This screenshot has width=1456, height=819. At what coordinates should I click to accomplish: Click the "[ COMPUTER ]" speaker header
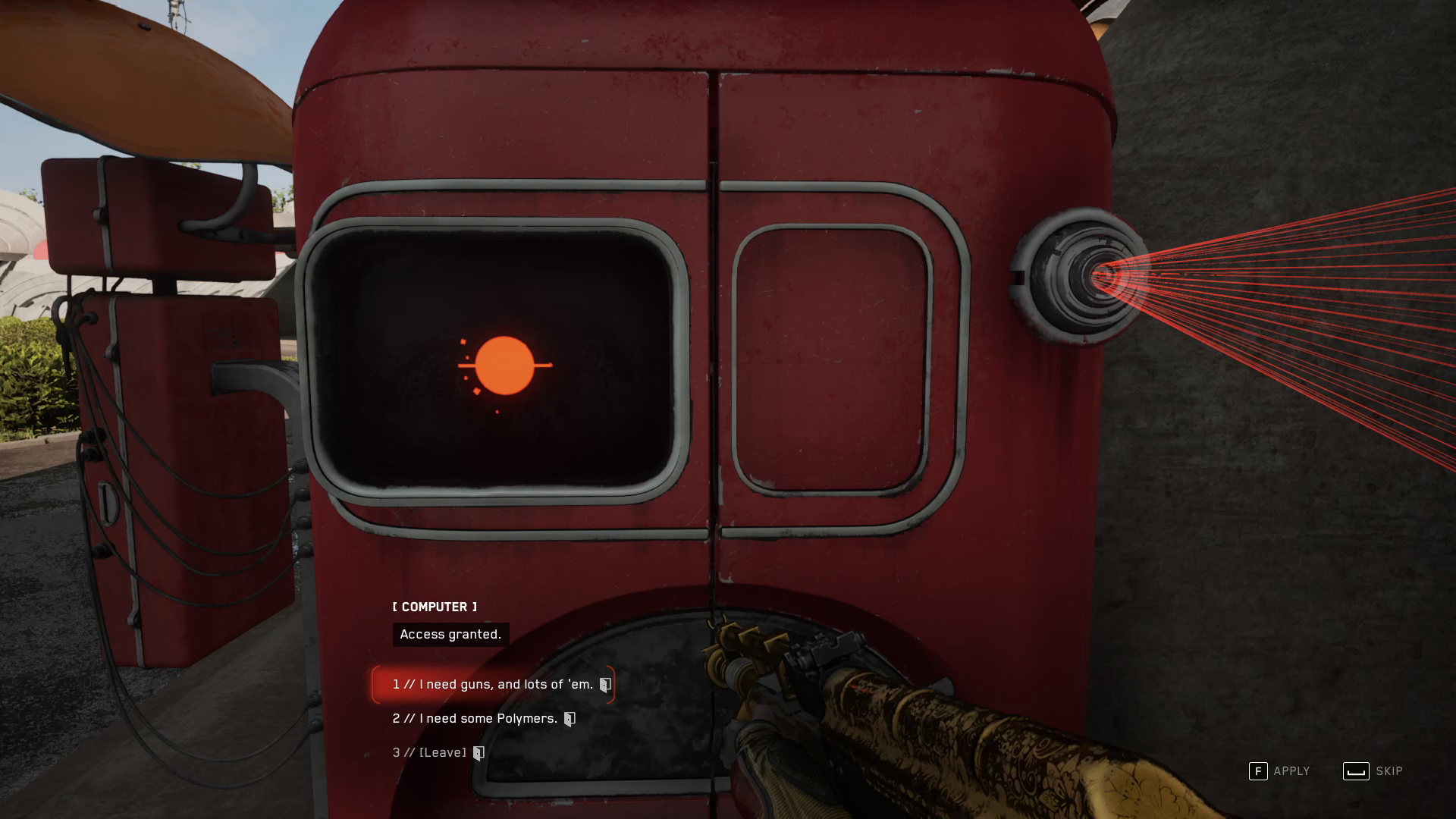pos(434,607)
